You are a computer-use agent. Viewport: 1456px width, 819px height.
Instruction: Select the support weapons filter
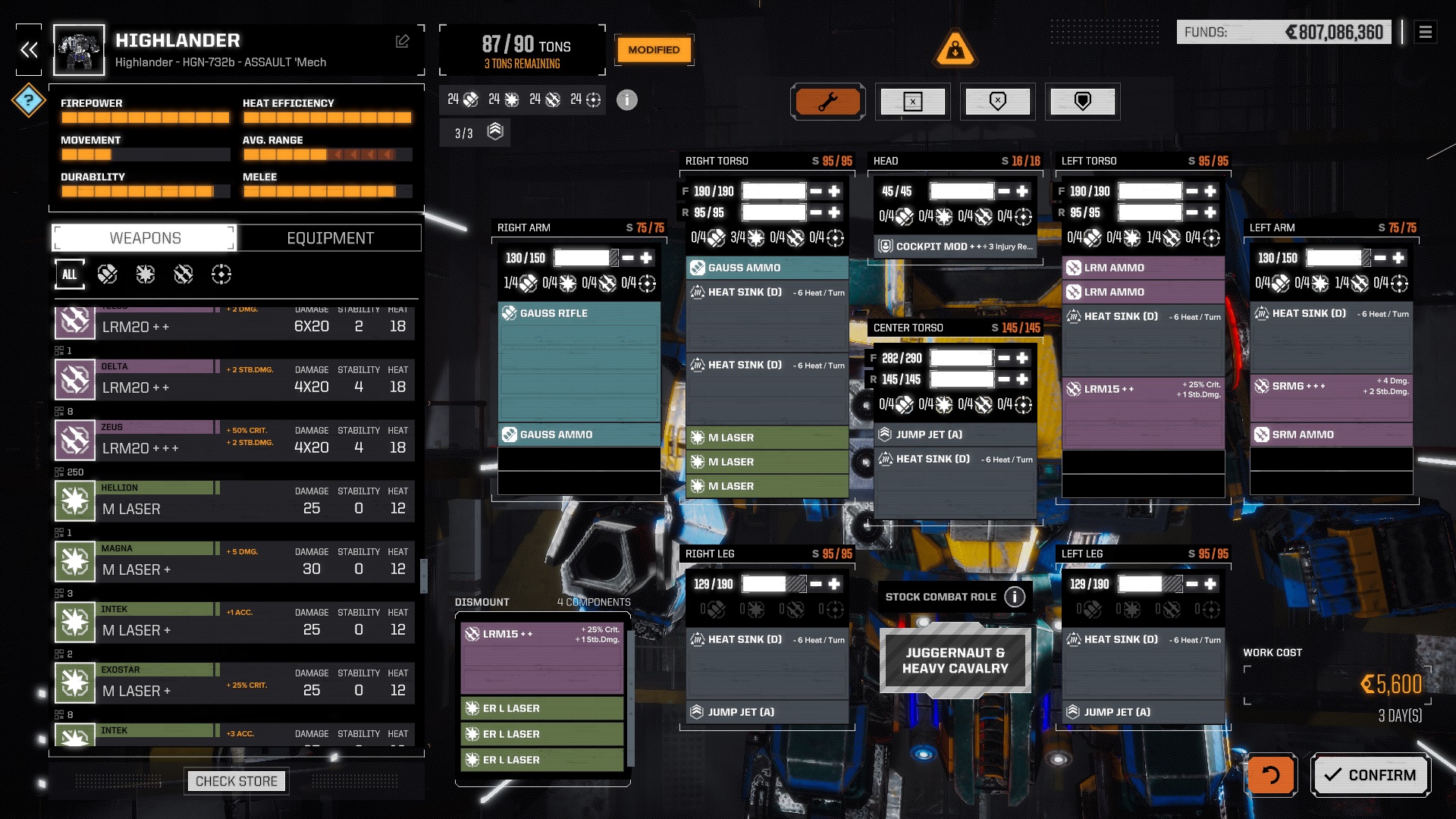(221, 275)
